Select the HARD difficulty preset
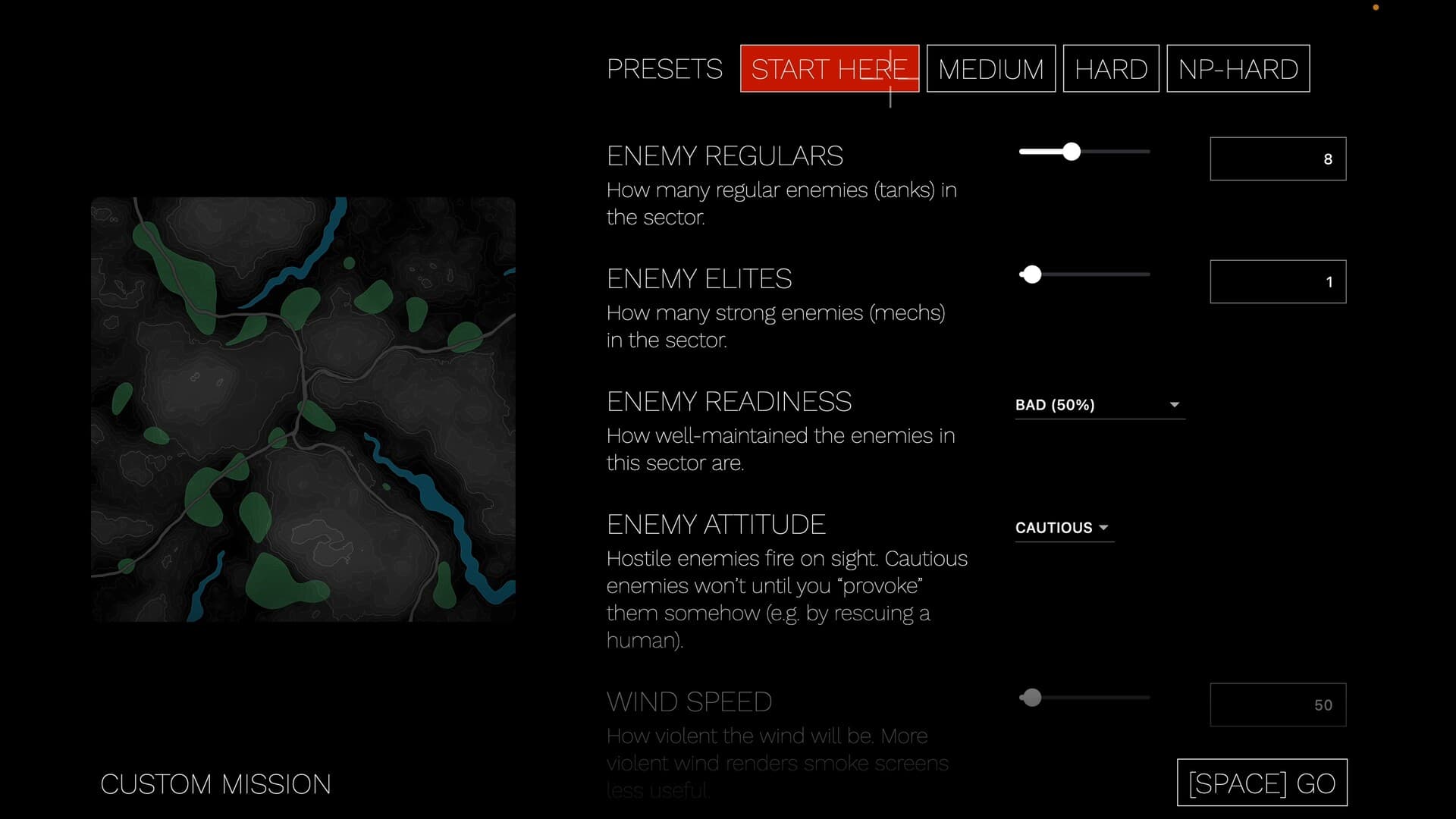This screenshot has width=1456, height=819. [x=1110, y=68]
